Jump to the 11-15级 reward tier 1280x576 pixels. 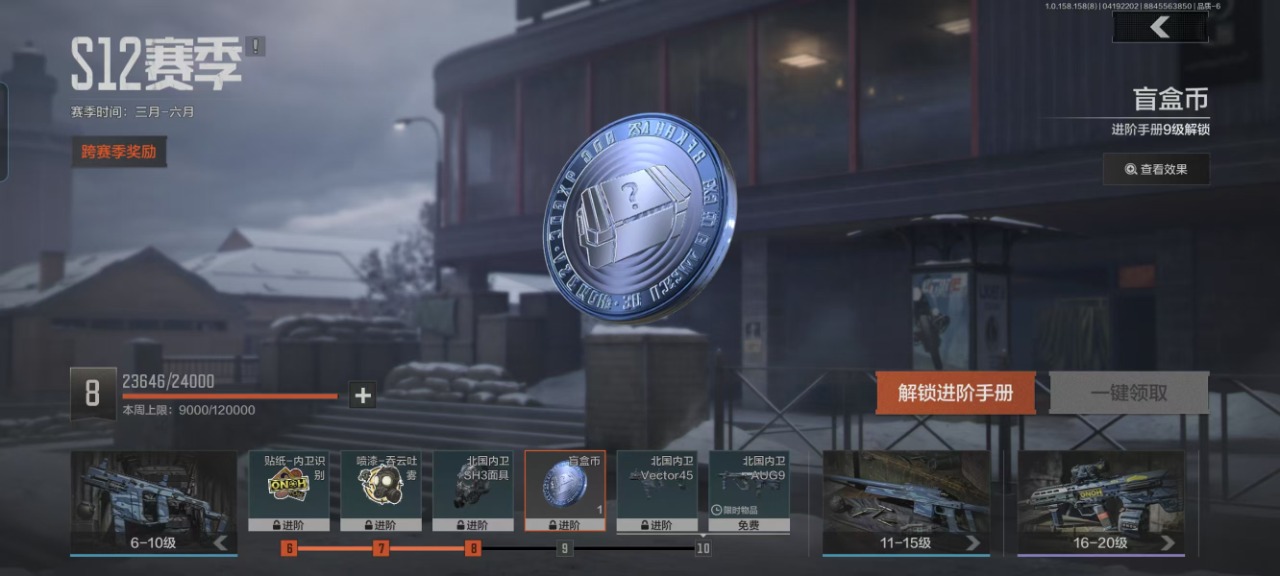(906, 503)
